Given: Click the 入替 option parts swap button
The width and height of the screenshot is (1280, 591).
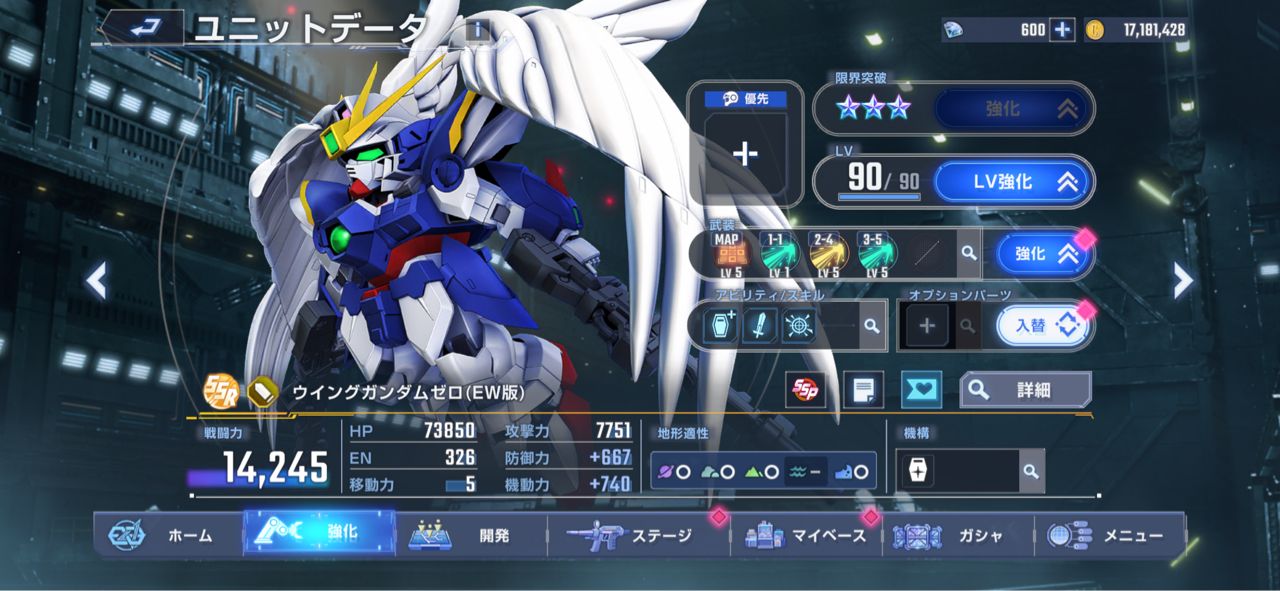Looking at the screenshot, I should click(1040, 325).
